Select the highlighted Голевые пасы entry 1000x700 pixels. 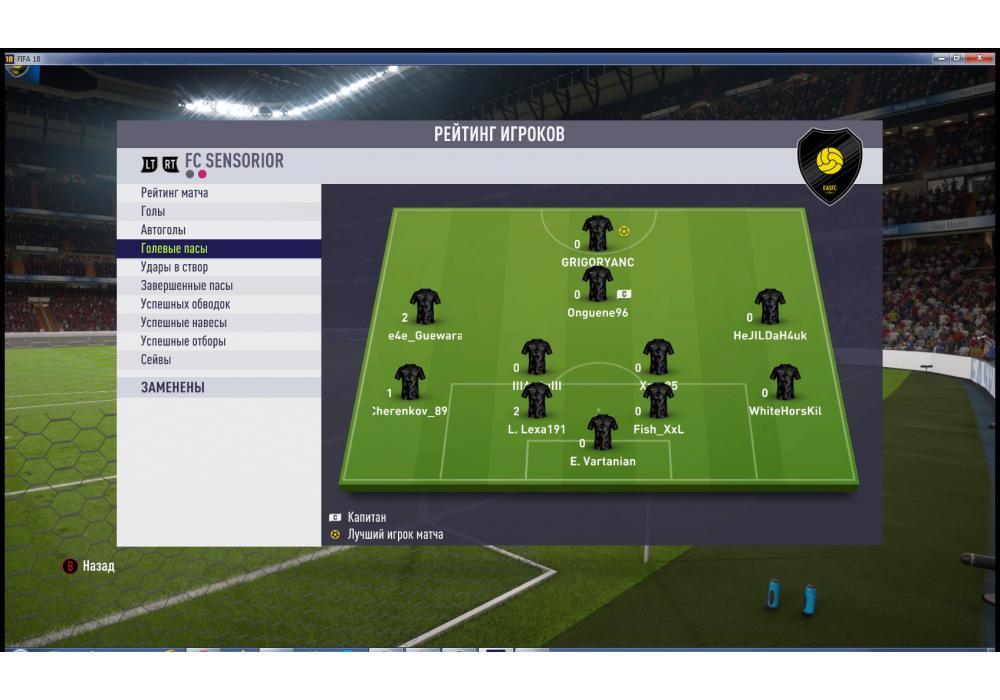(x=175, y=248)
